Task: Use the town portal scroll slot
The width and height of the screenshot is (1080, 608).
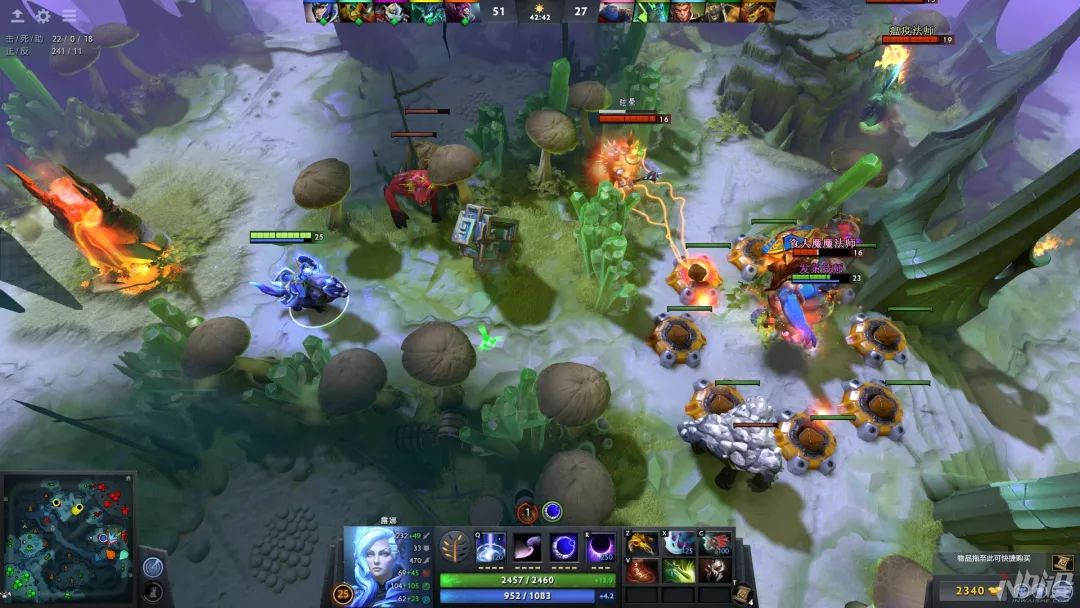Action: click(x=742, y=593)
